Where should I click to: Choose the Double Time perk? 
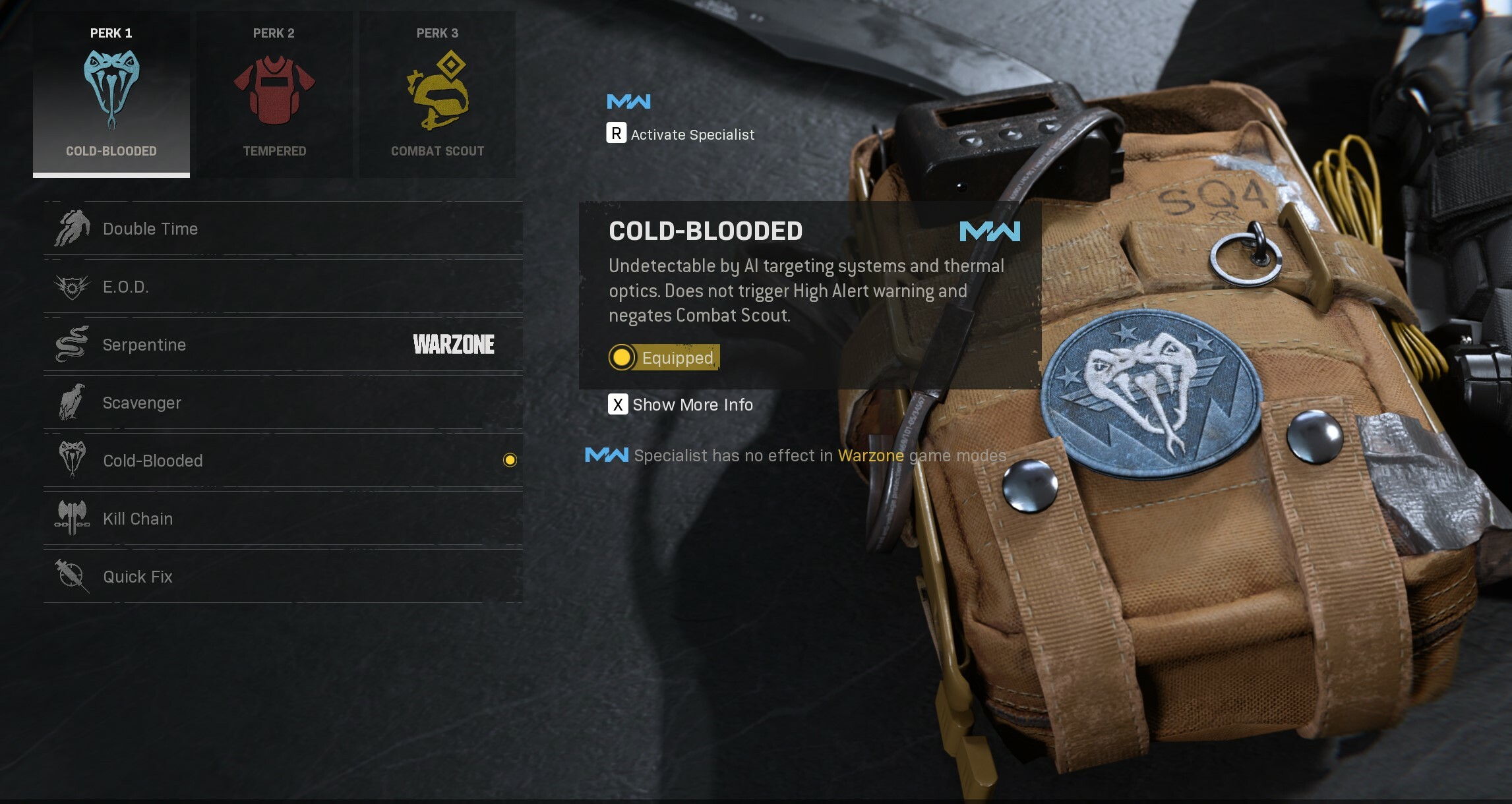tap(283, 229)
